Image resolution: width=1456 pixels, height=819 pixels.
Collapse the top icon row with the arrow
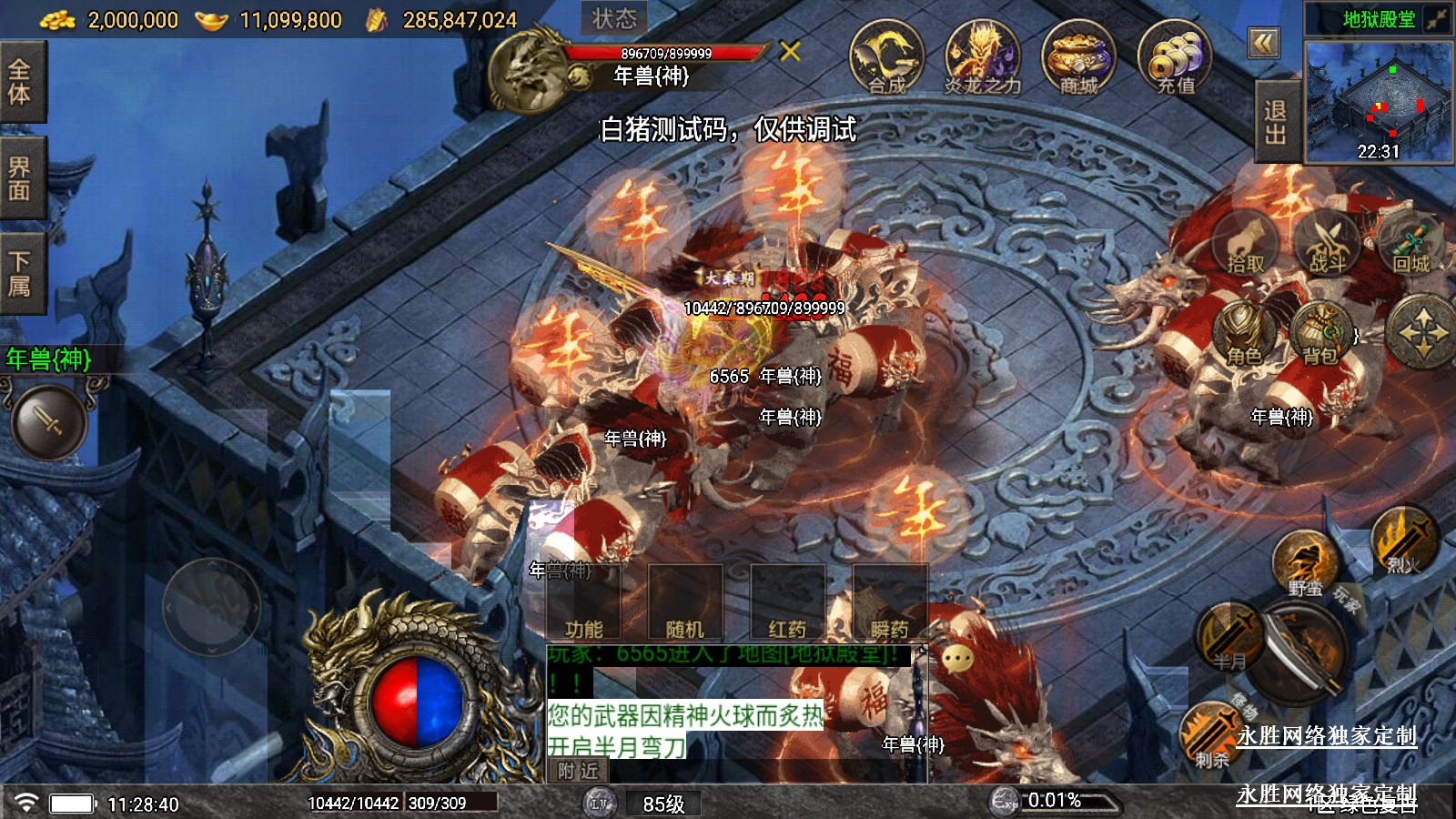tap(1263, 43)
